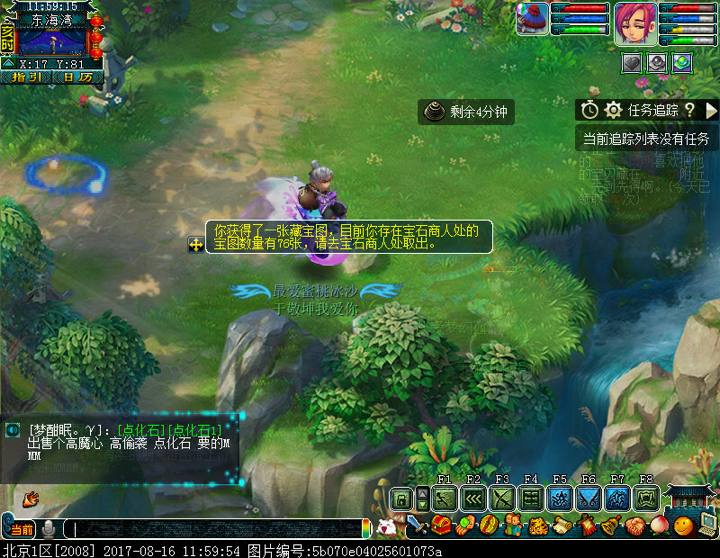Click the quest tracker stopwatch icon
The height and width of the screenshot is (558, 720).
(590, 110)
